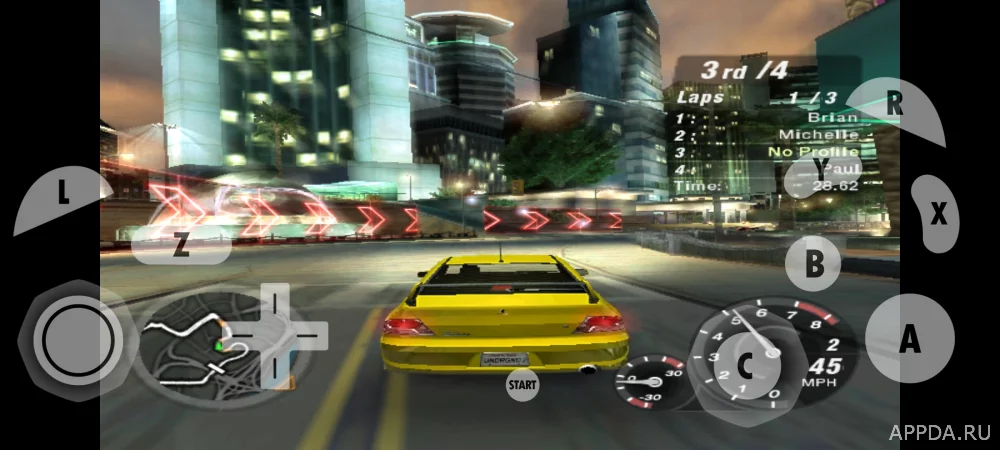This screenshot has width=1000, height=450.
Task: Click the small START button
Action: click(x=522, y=383)
